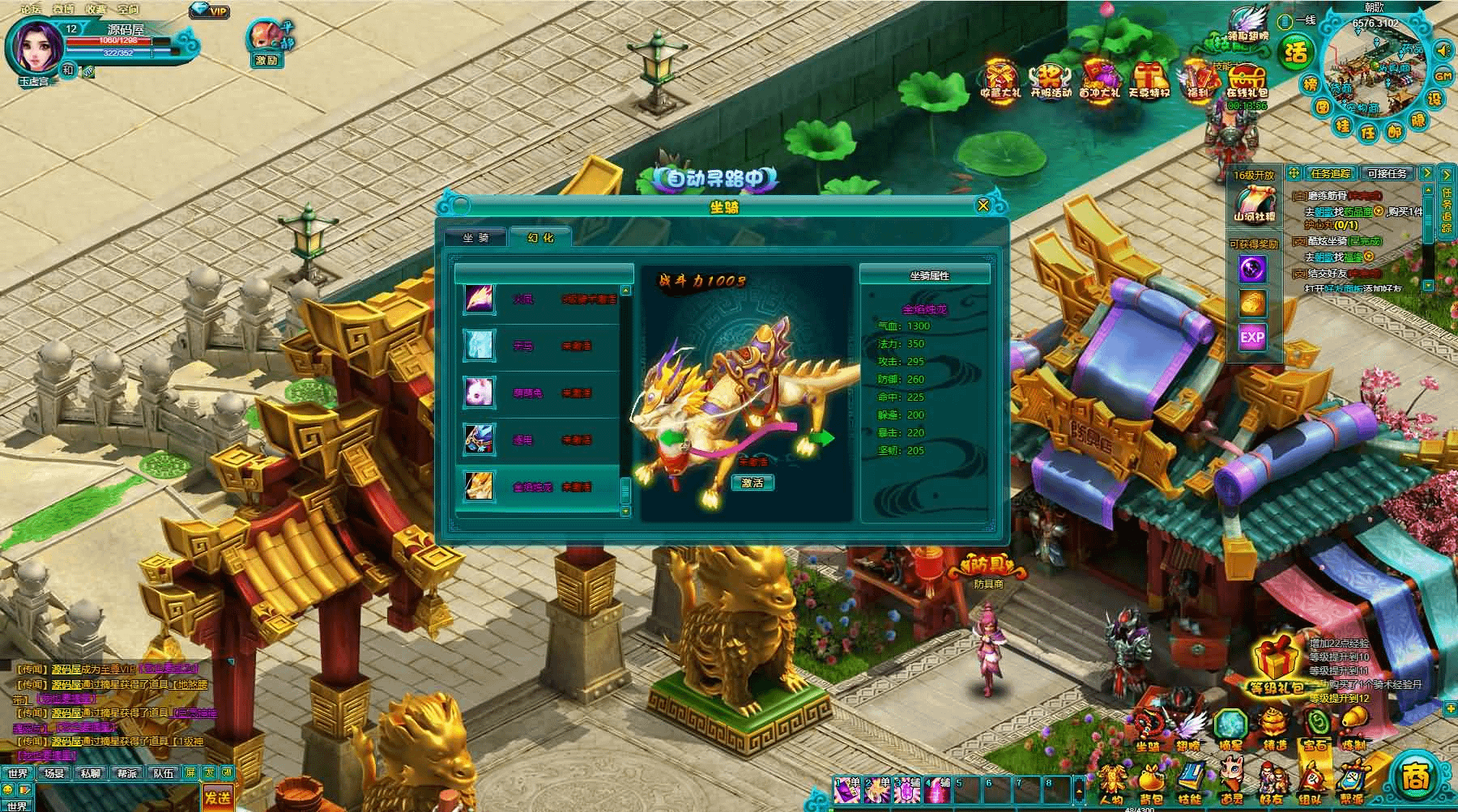
Task: Switch to the 可接任务 quest tab
Action: tap(1387, 173)
